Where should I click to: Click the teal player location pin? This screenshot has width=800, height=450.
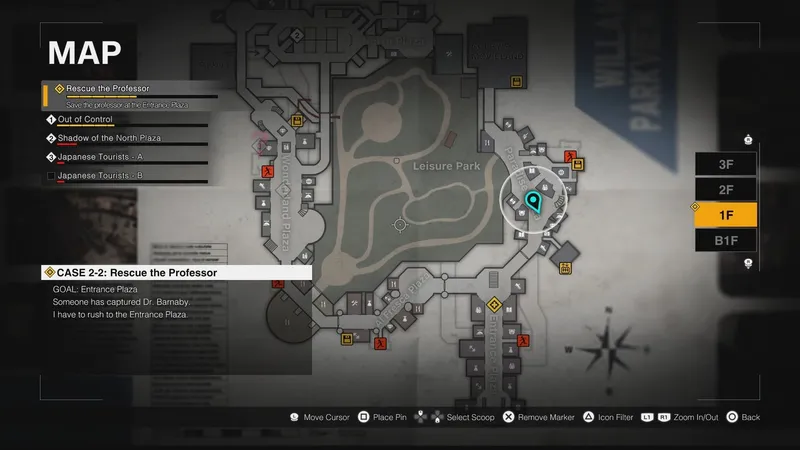point(532,203)
